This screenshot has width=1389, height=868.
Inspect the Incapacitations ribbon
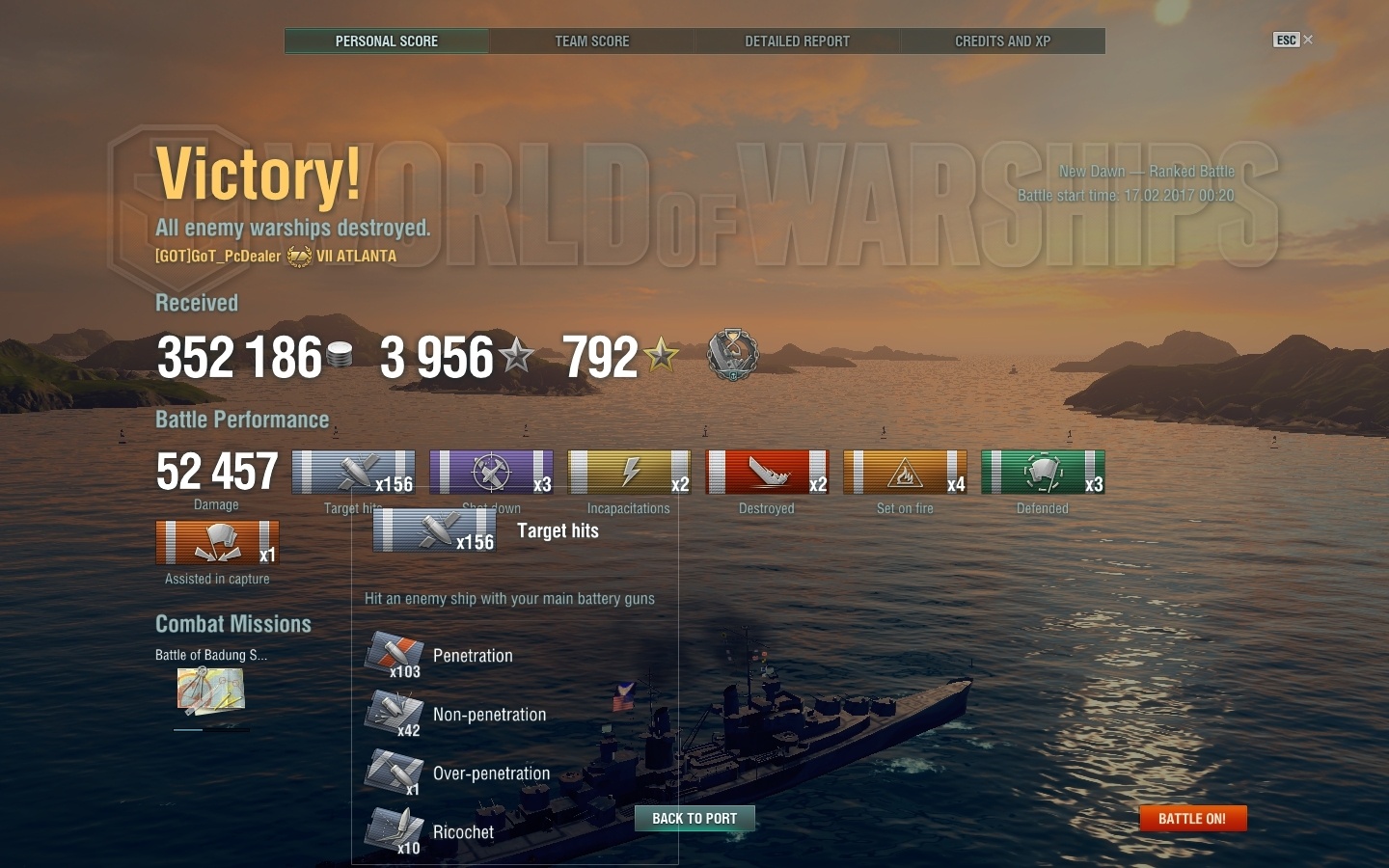coord(629,473)
